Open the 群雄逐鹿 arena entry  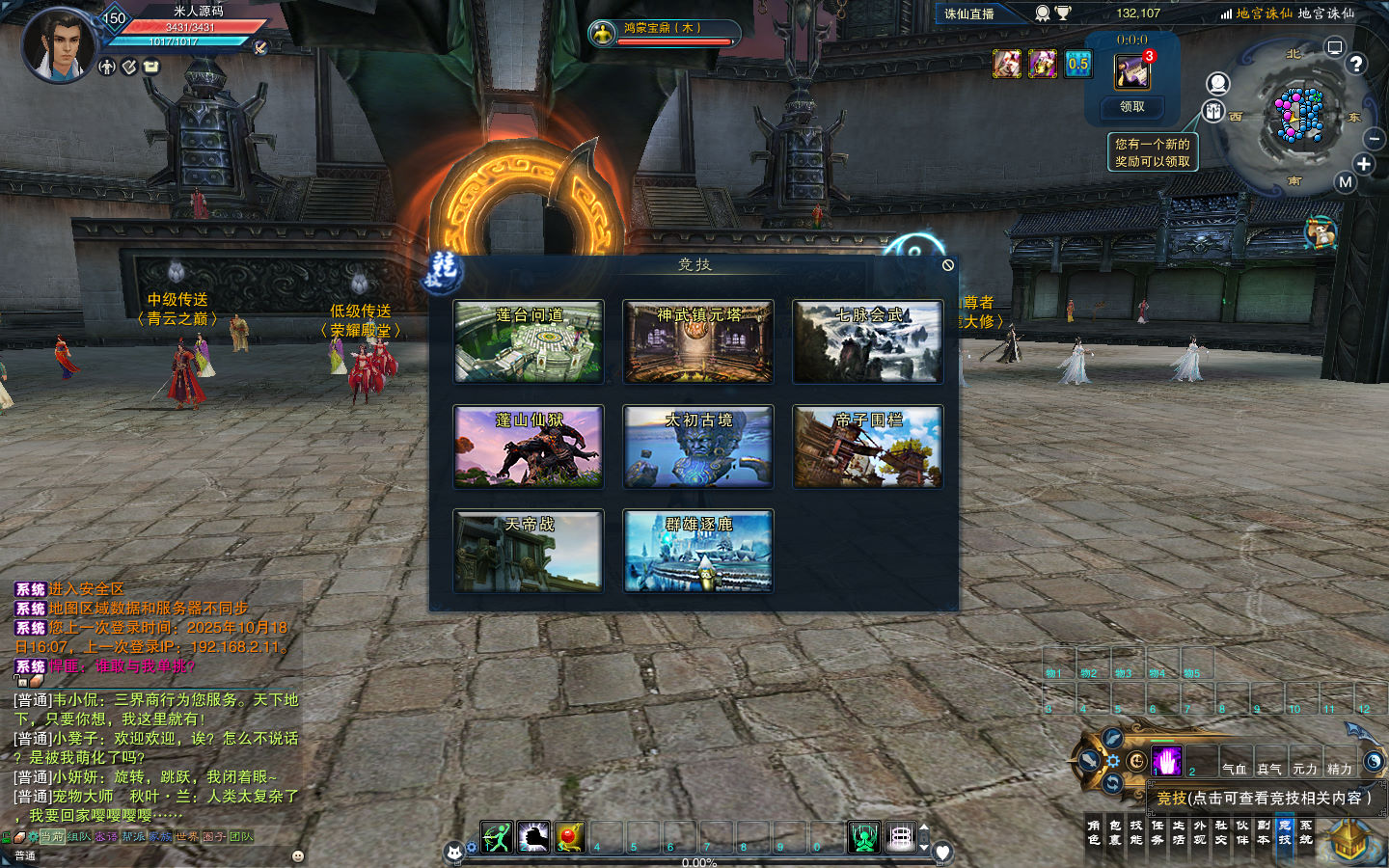(698, 551)
